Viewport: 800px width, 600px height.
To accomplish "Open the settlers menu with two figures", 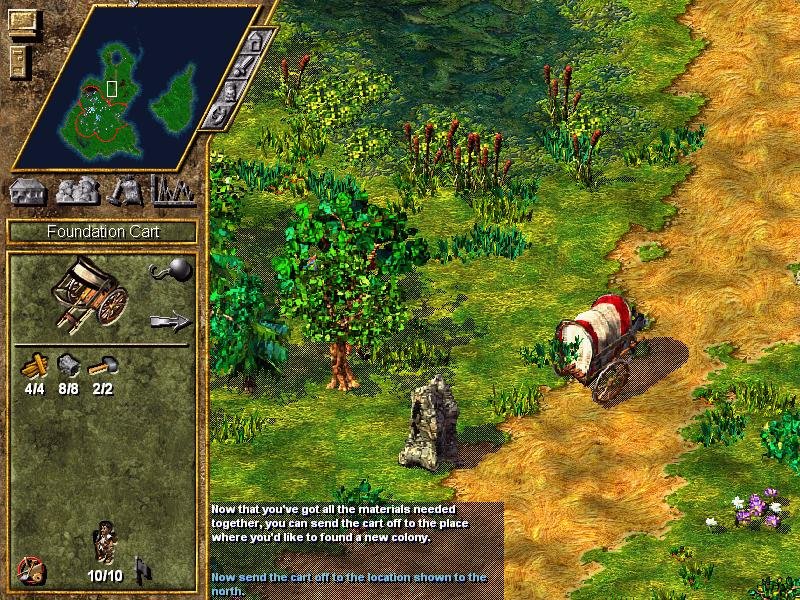I will click(76, 190).
